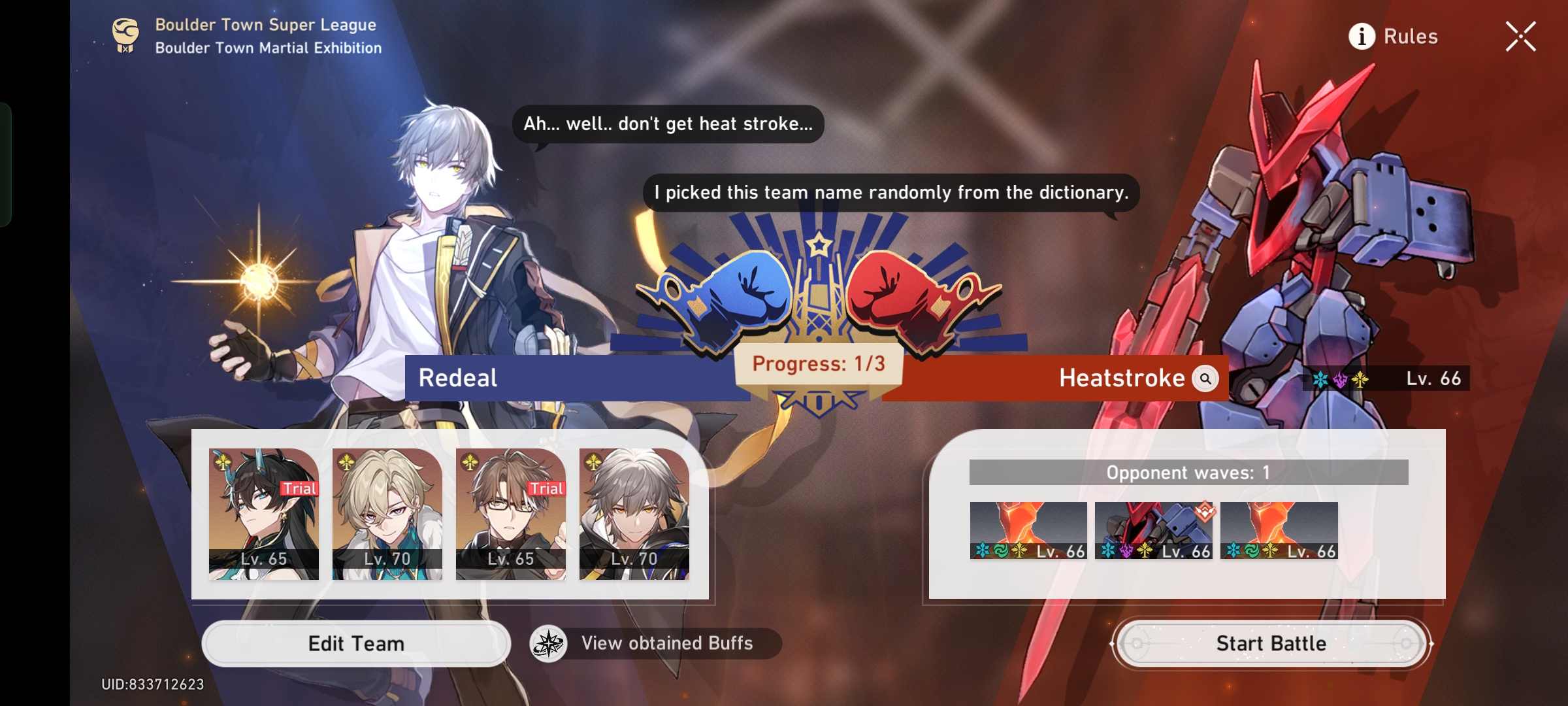Inspect Heatstroke team with the magnifier icon

tap(1204, 378)
